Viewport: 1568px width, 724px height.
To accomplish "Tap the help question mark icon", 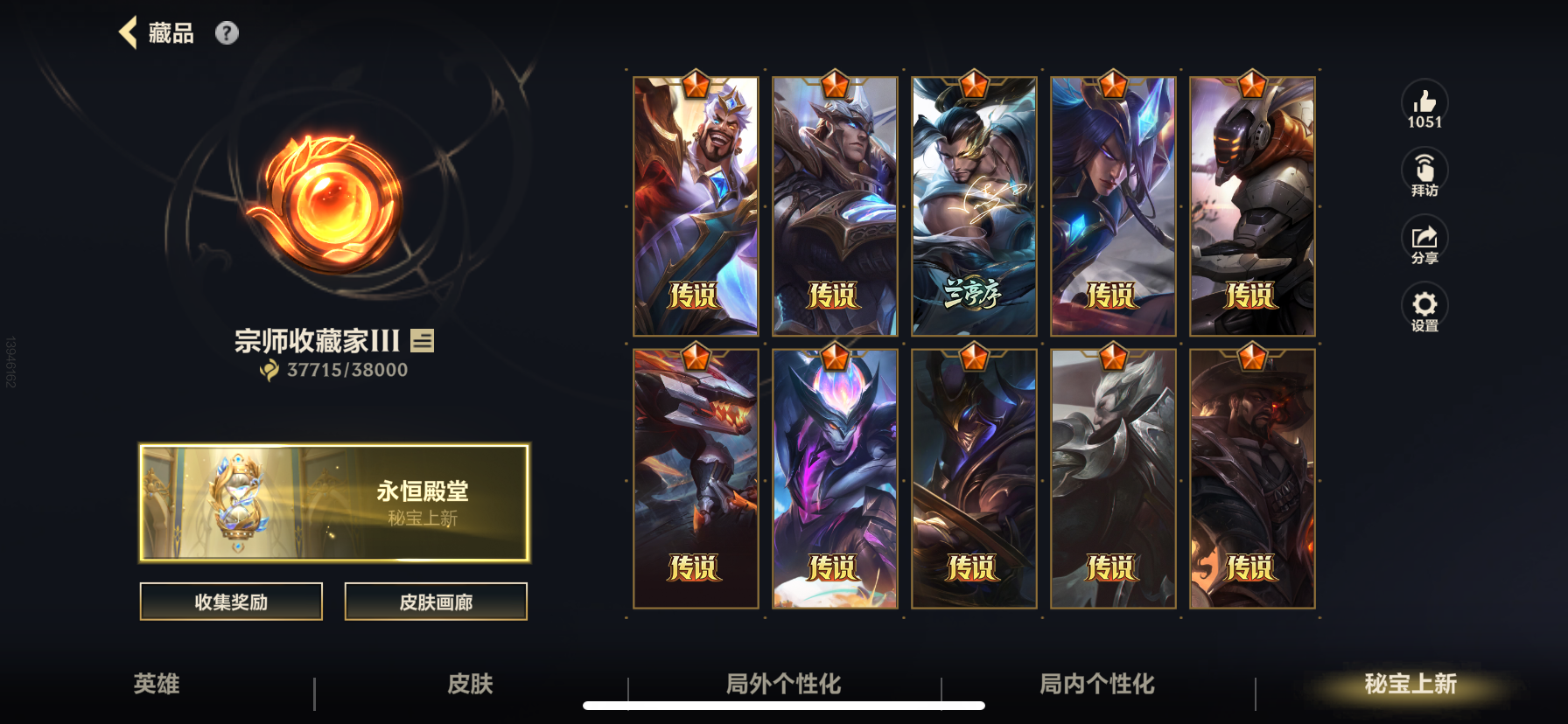I will pyautogui.click(x=228, y=34).
